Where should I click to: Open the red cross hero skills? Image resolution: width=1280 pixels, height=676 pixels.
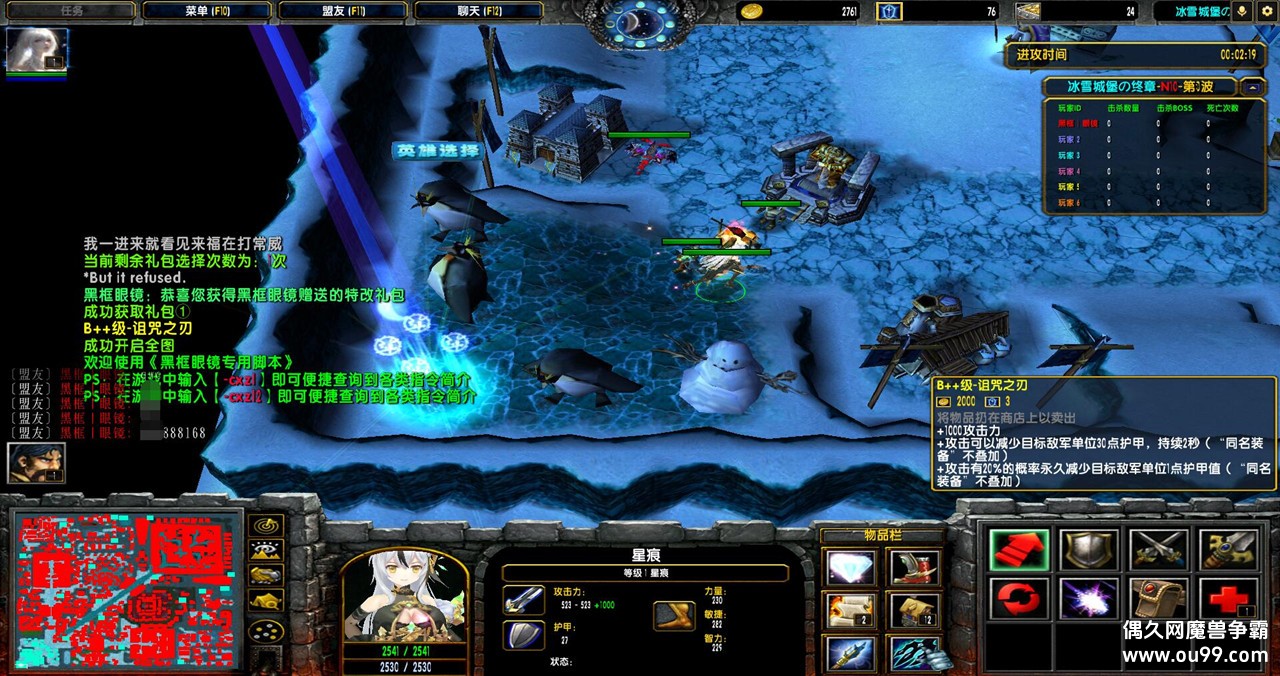click(x=1227, y=599)
